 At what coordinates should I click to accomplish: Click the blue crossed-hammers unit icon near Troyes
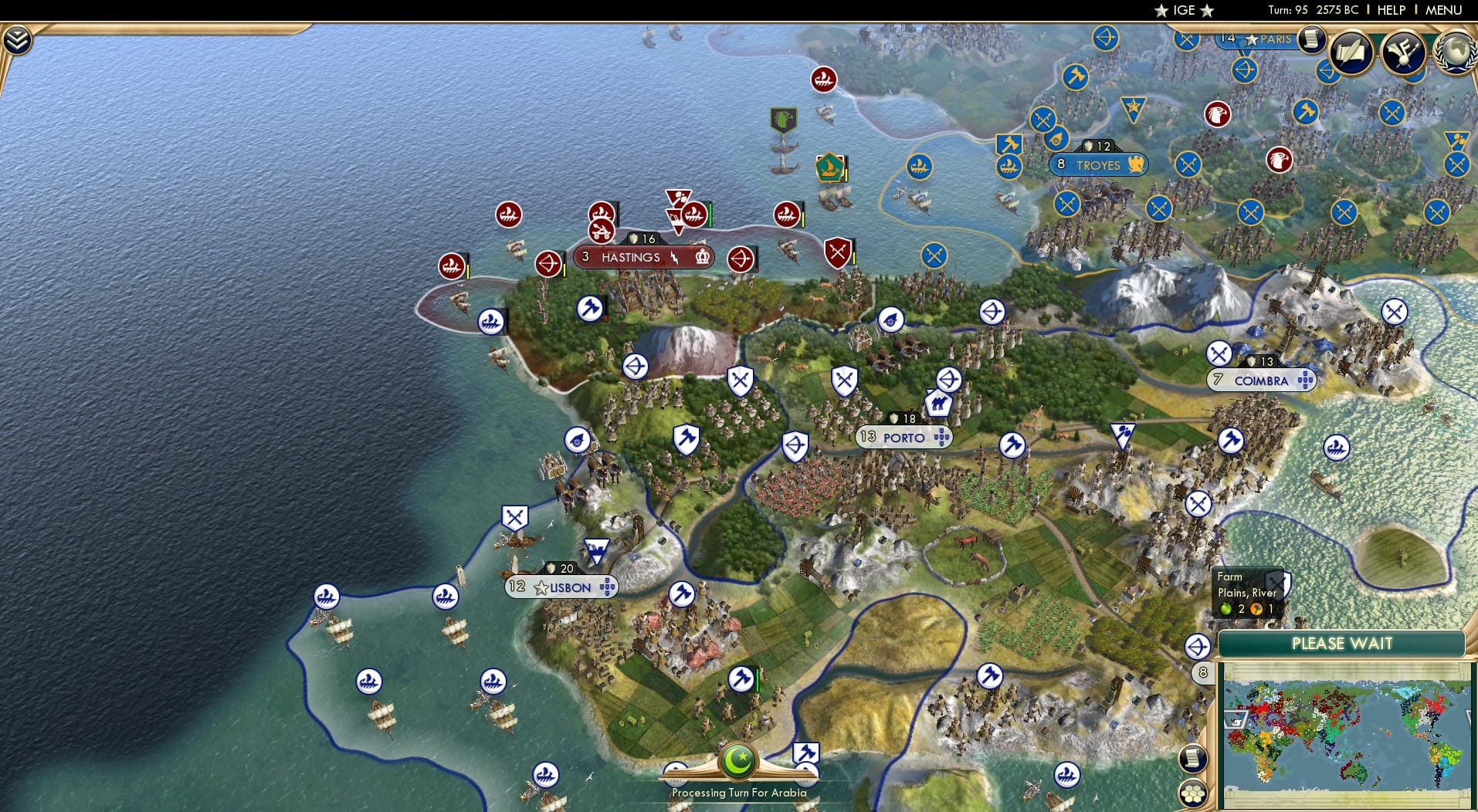pos(1008,142)
